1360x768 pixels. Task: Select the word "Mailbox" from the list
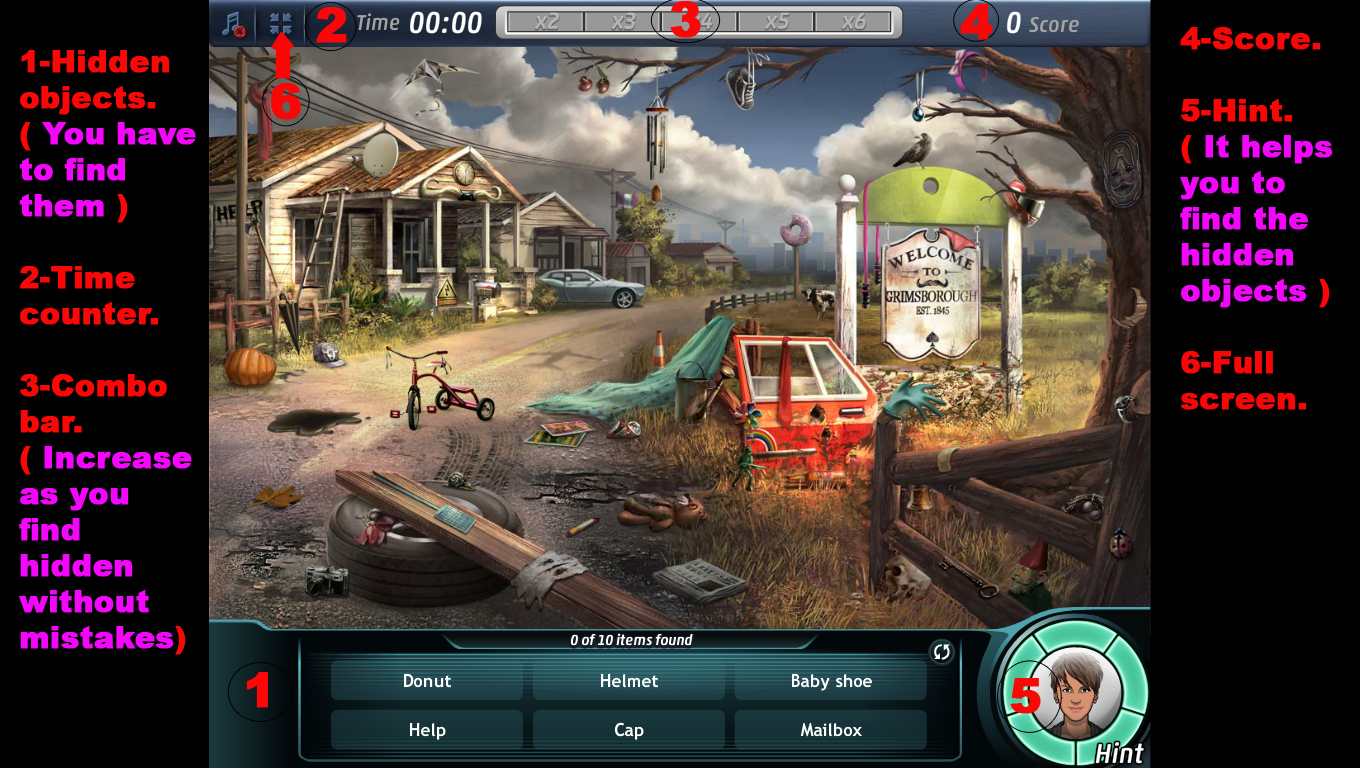click(x=830, y=730)
